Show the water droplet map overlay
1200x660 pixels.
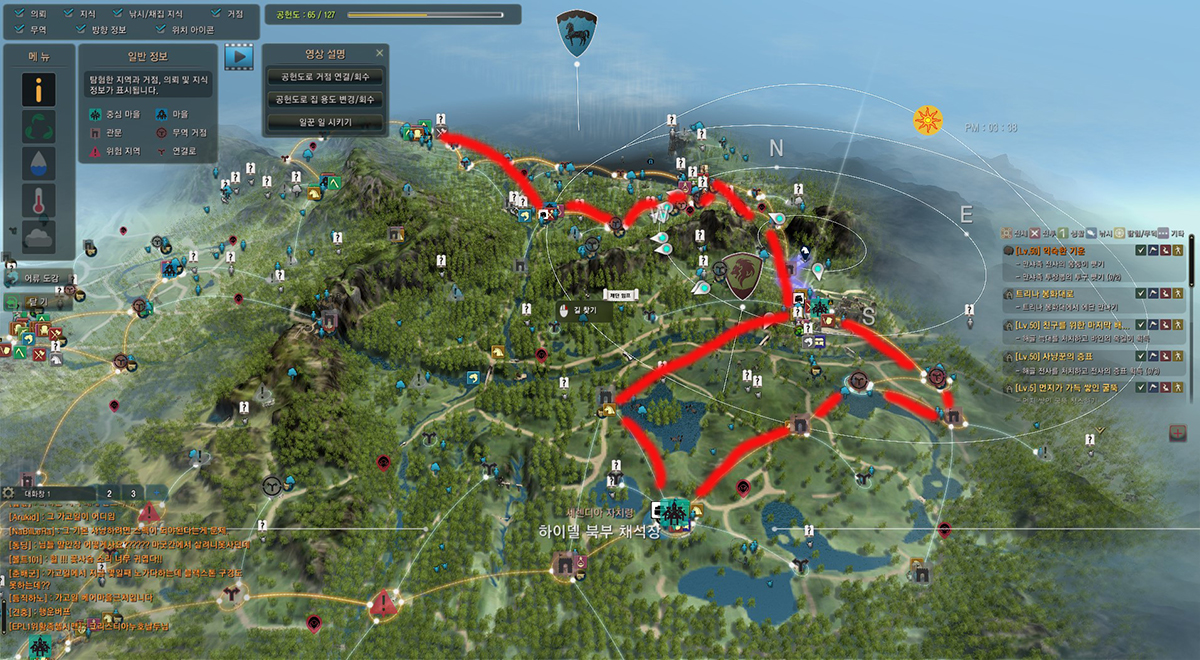point(39,164)
